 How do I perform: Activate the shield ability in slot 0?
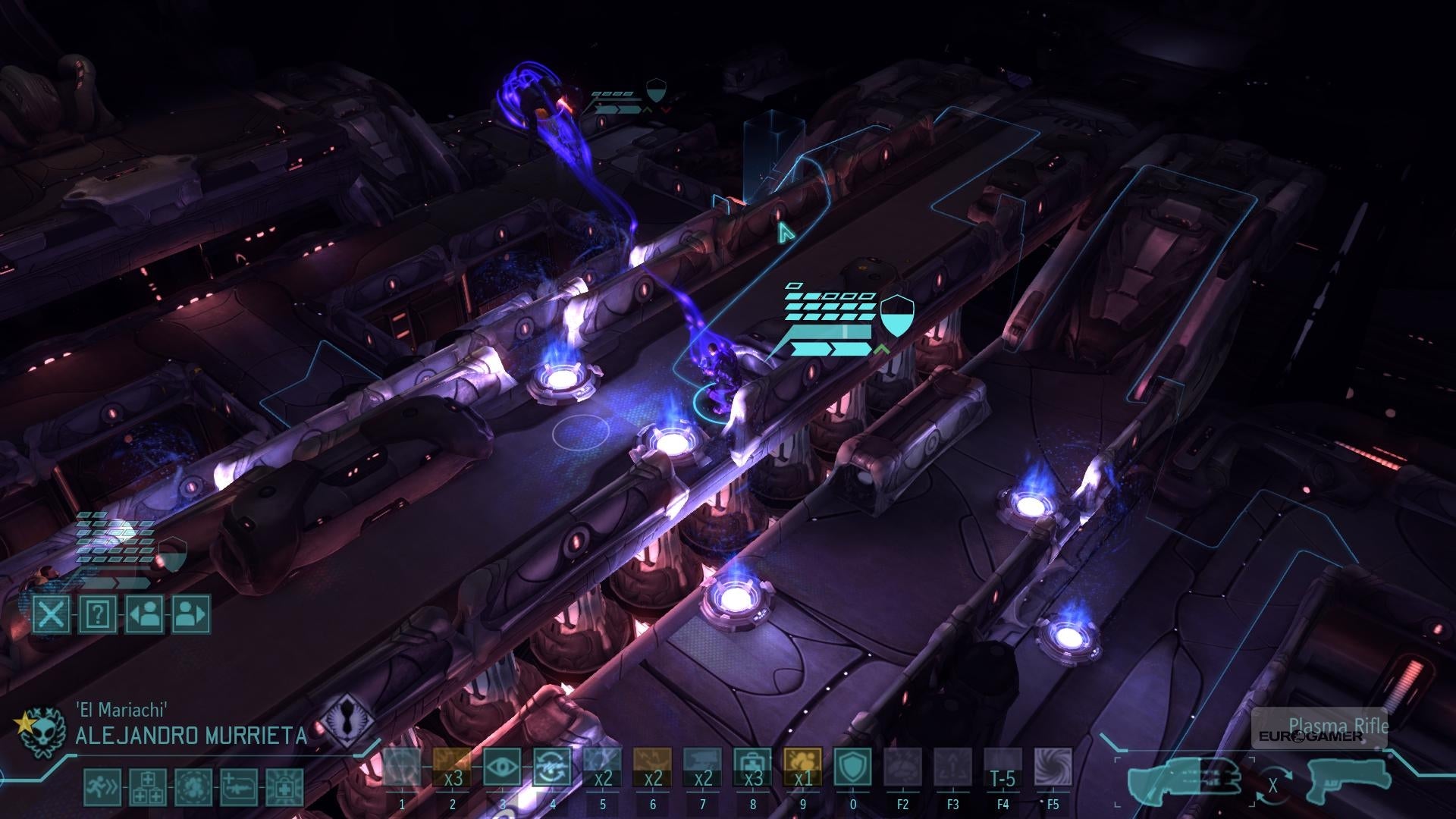tap(852, 767)
